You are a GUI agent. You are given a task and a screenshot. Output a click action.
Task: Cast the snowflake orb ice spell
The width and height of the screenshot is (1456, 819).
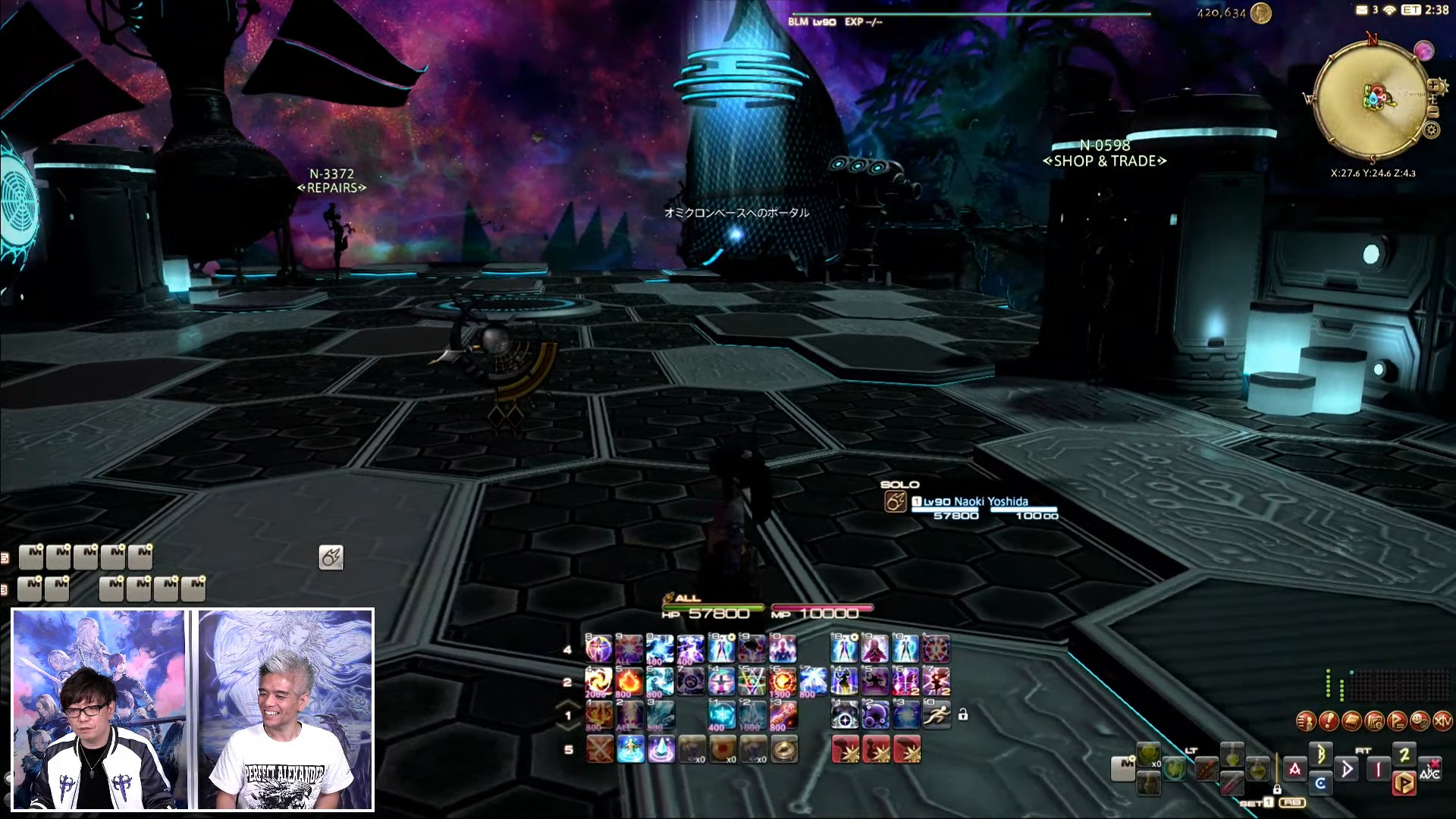(x=721, y=714)
